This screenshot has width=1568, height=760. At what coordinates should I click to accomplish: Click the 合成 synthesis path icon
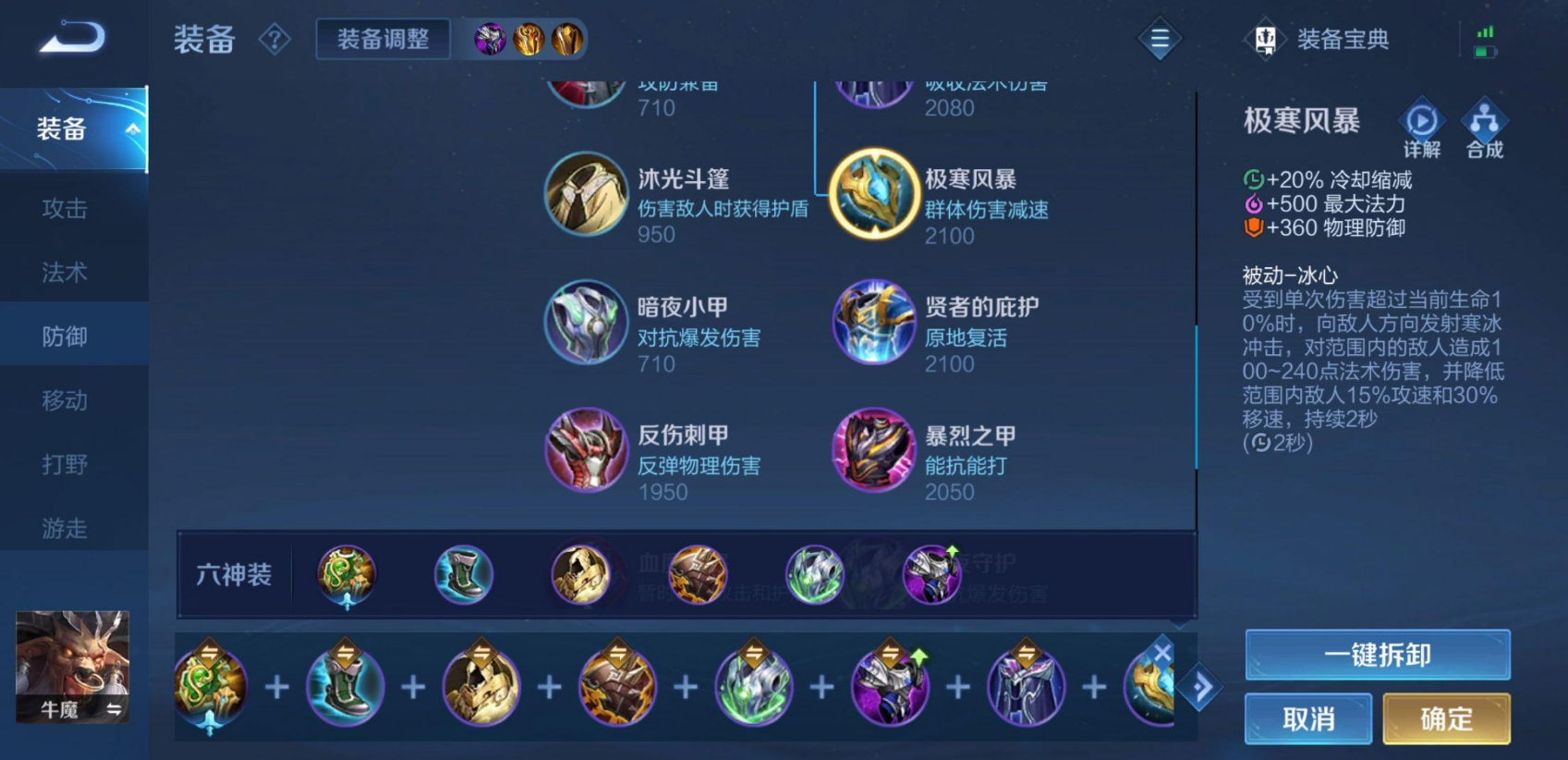[1485, 121]
